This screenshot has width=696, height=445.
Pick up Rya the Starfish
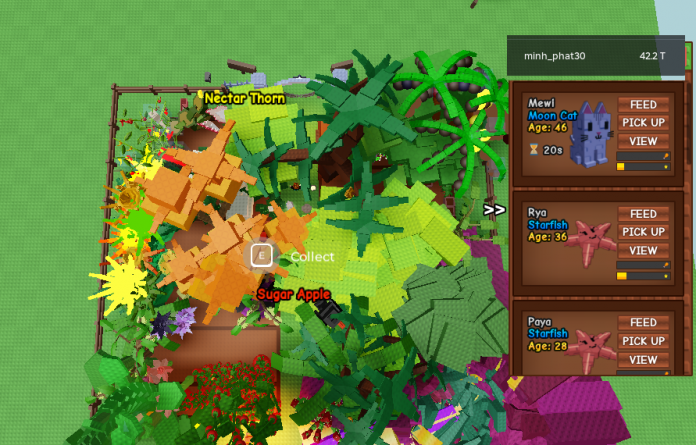click(x=643, y=232)
